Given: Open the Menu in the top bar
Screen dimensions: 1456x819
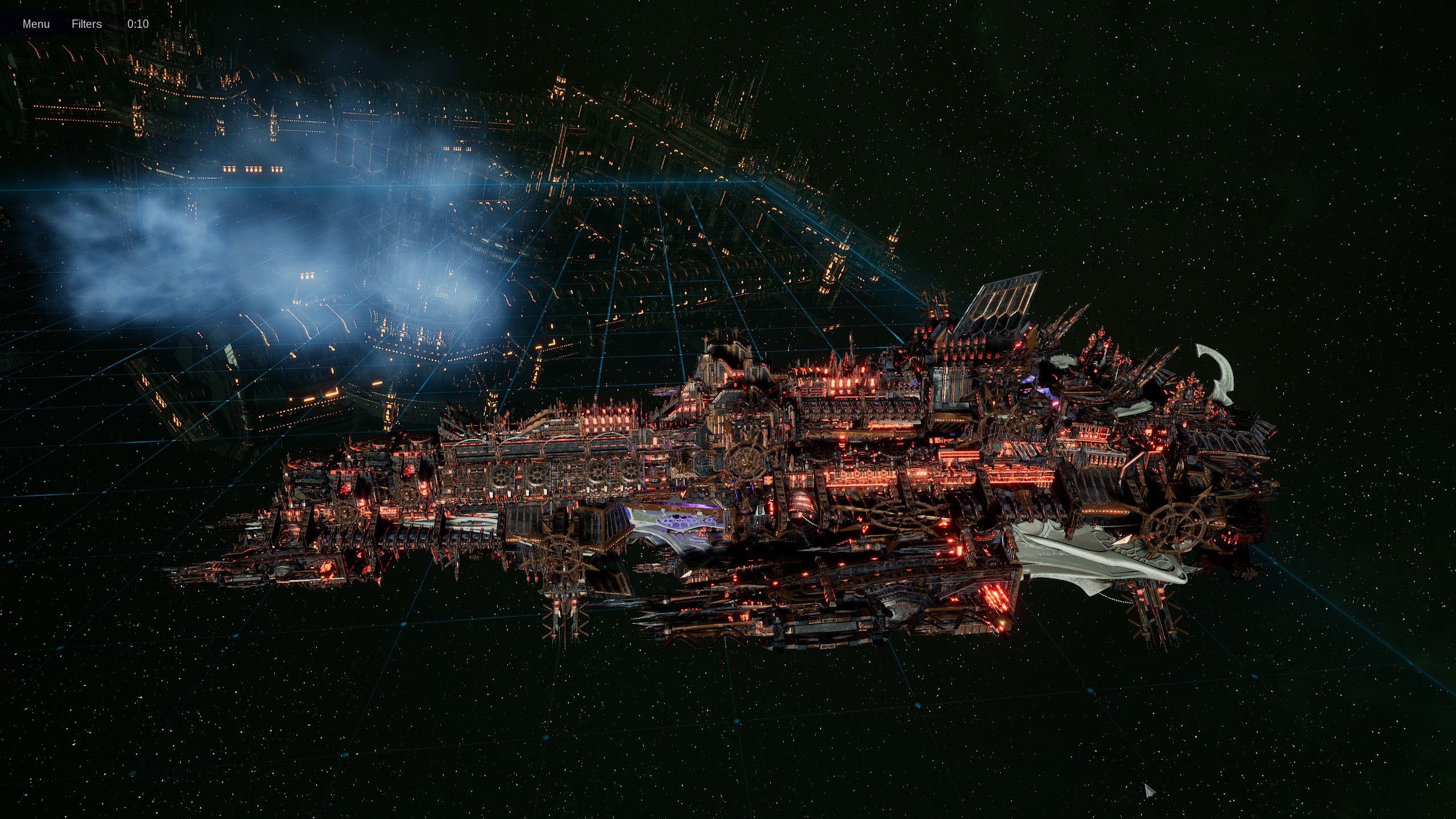Looking at the screenshot, I should 36,24.
